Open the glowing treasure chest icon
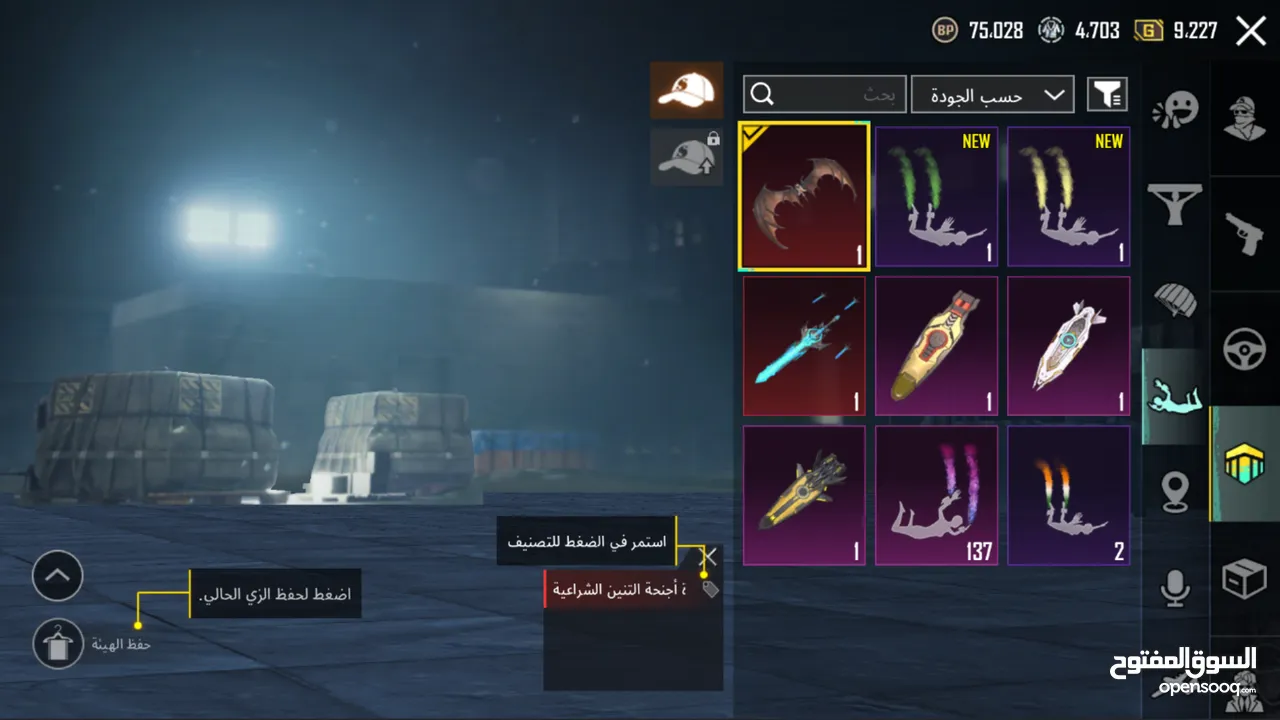This screenshot has width=1280, height=720. (1243, 465)
